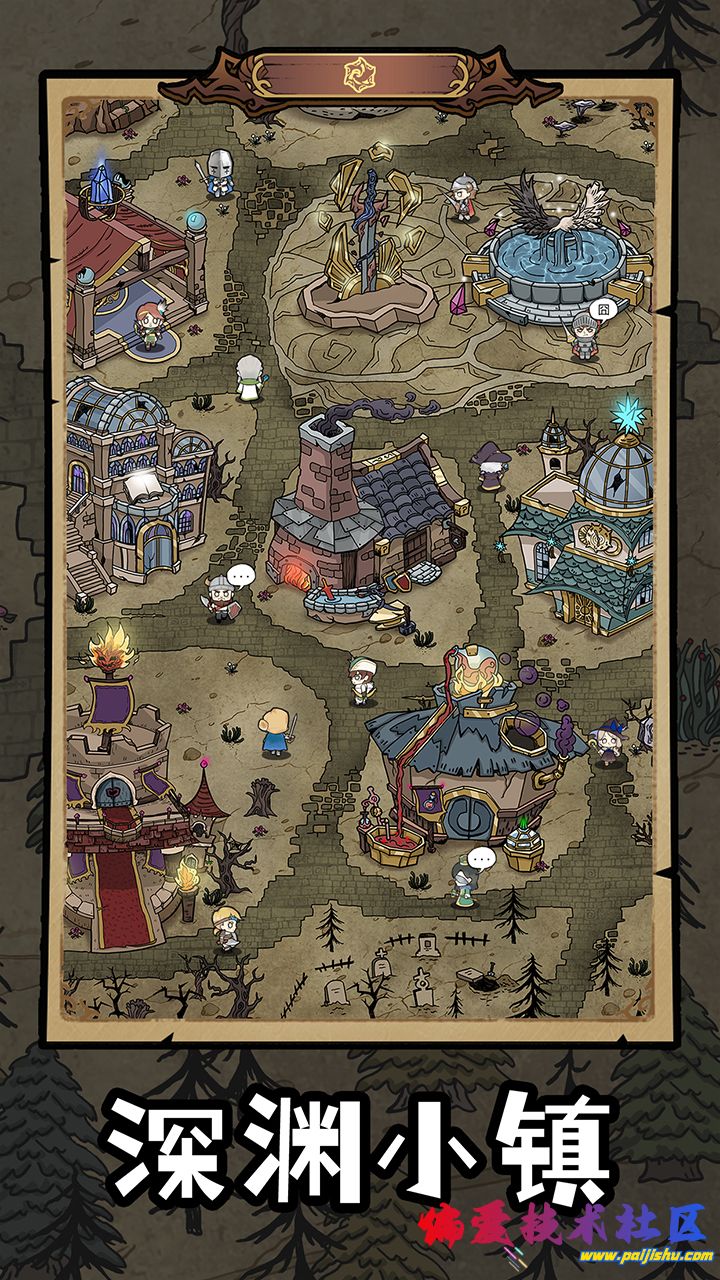Tap the ellipsis speech bubble above the horned warrior
Viewport: 720px width, 1280px height.
pos(241,575)
